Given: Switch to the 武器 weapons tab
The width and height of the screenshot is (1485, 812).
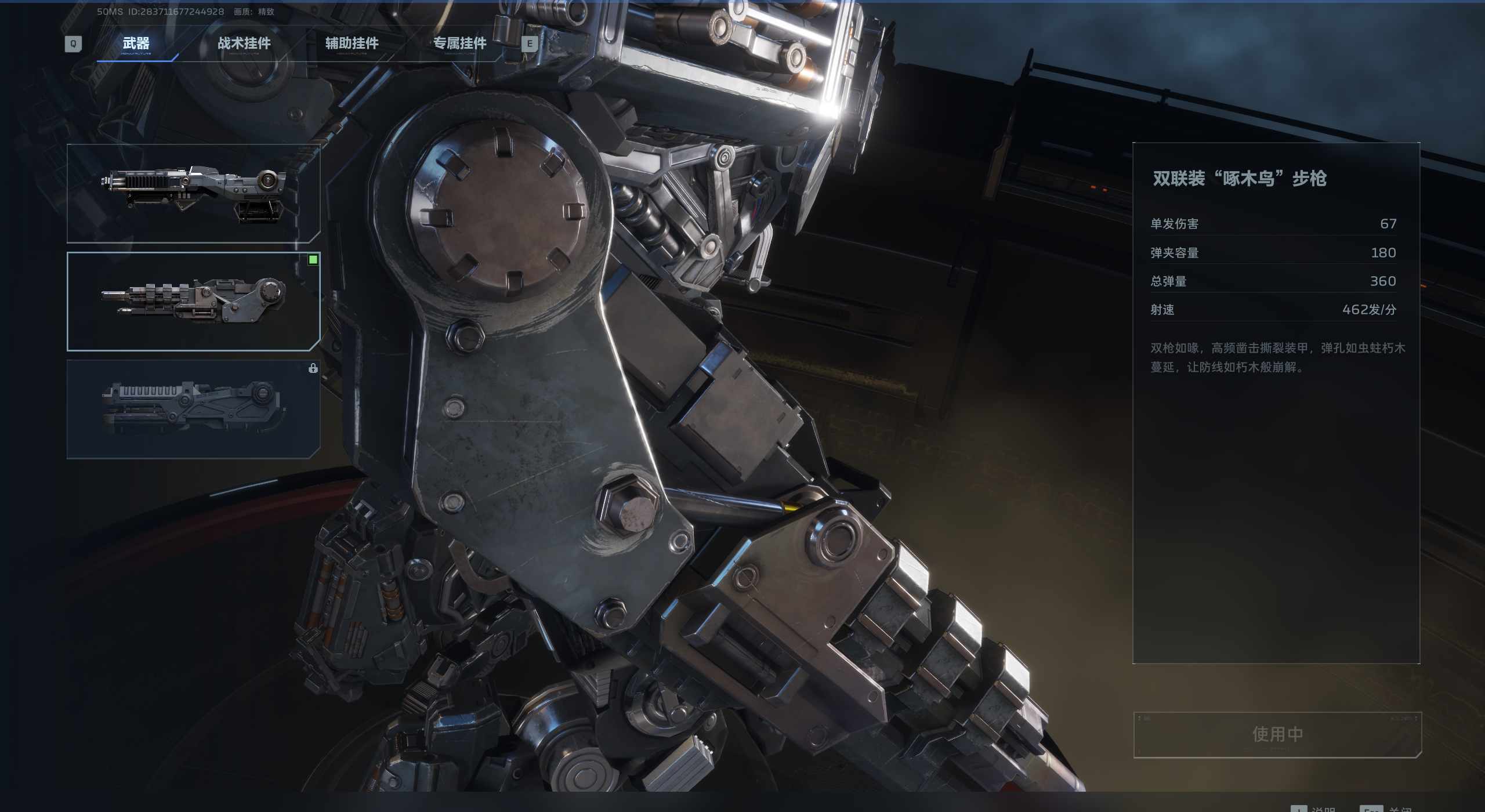Looking at the screenshot, I should 136,43.
